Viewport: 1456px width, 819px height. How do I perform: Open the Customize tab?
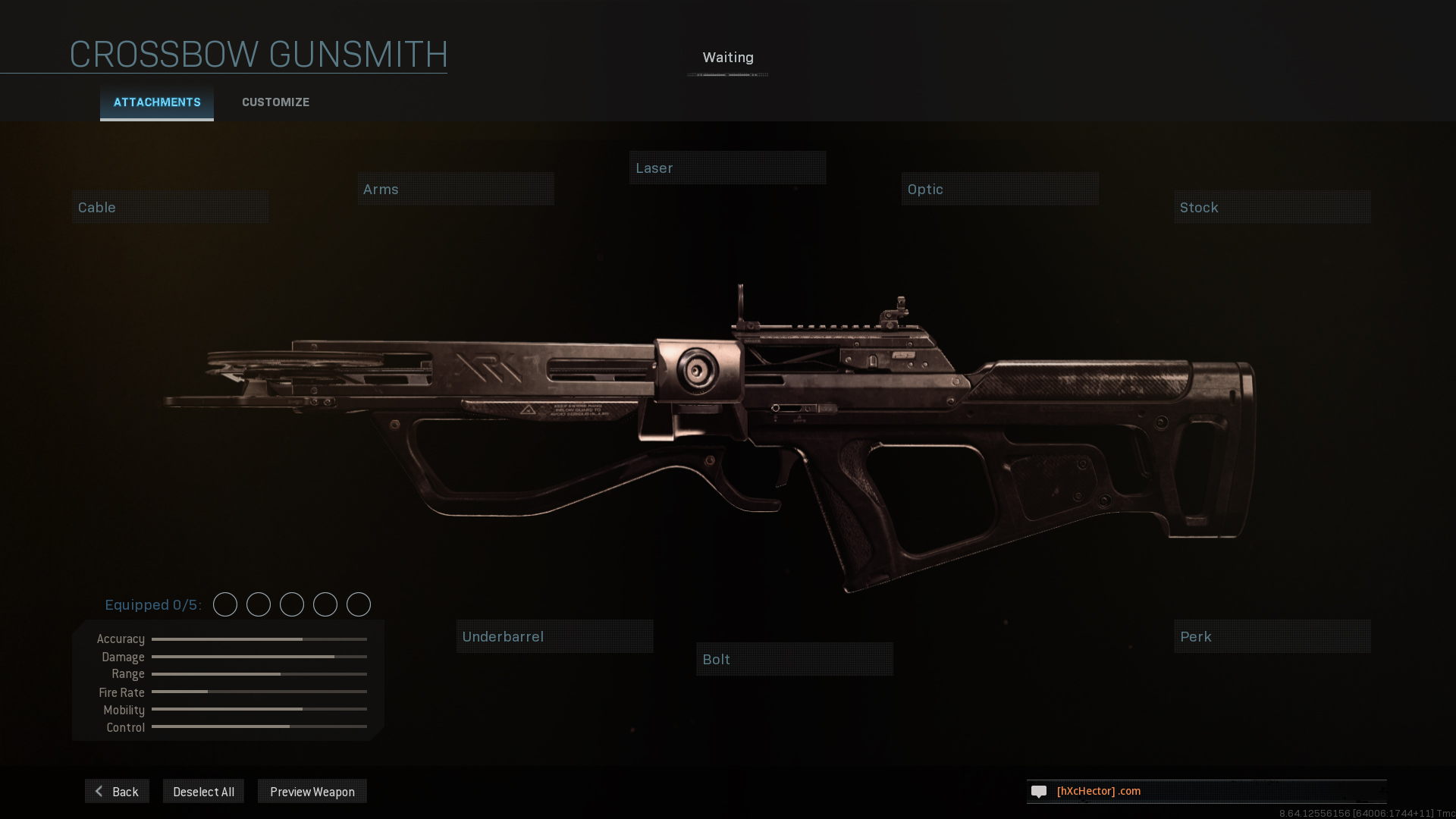(x=275, y=102)
